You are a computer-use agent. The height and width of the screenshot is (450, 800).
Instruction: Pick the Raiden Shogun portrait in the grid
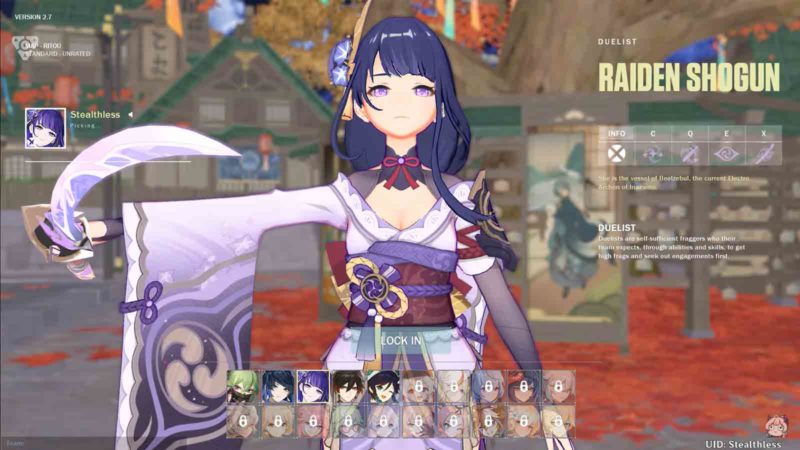point(312,387)
